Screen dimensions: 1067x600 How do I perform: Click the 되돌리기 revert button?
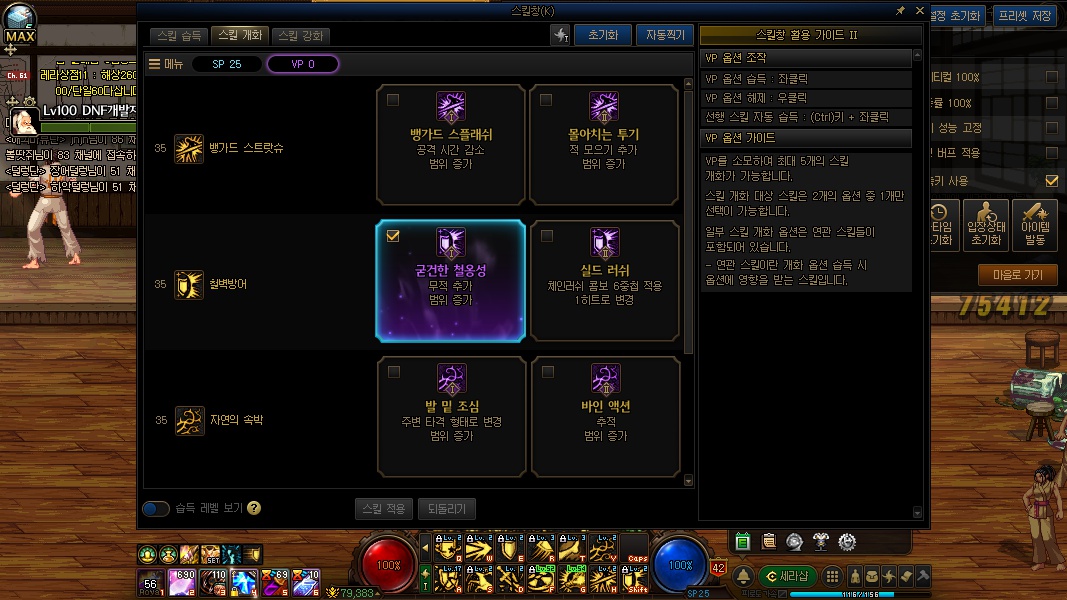[447, 509]
